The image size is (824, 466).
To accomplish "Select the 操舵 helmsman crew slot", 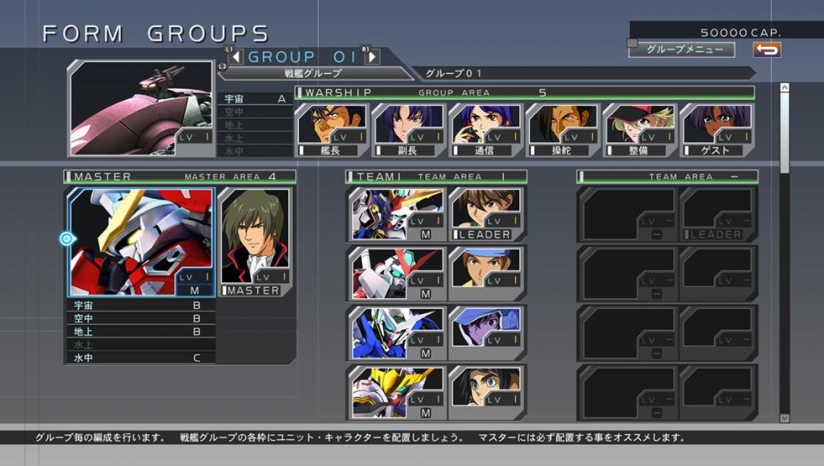I will coord(563,129).
